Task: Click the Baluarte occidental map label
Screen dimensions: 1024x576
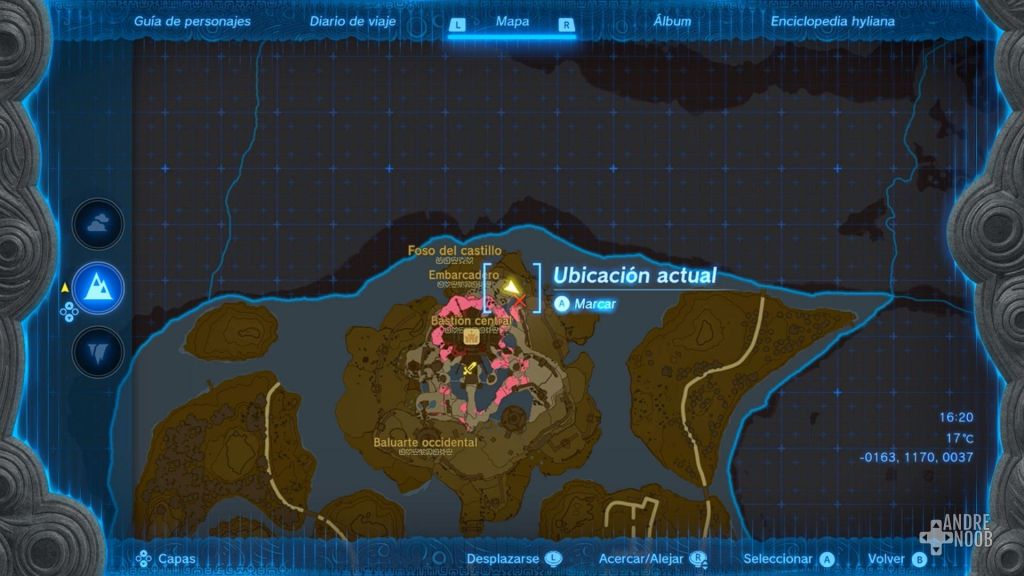Action: 425,442
